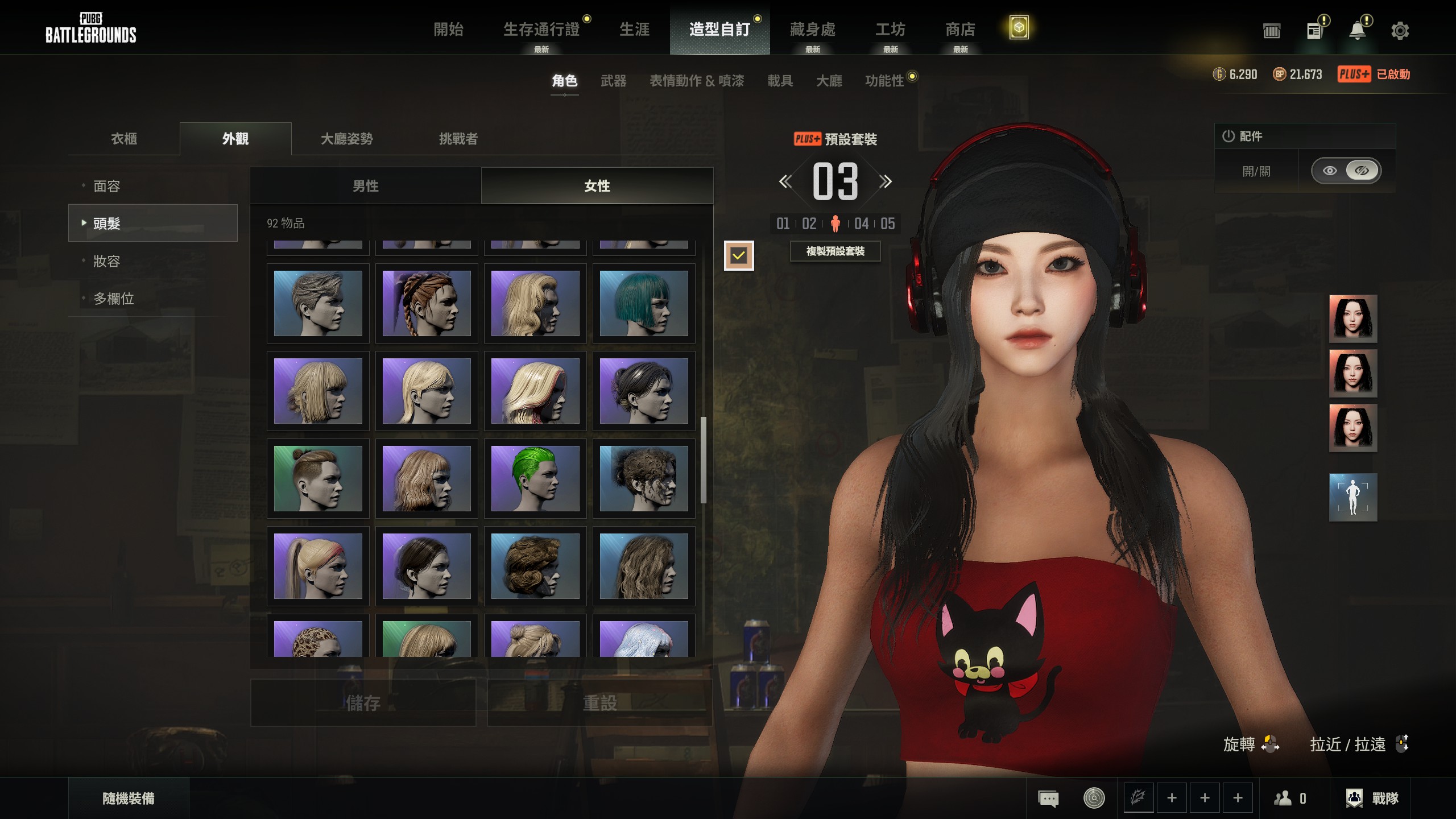Toggle accessory visibility eye switch
Screen dimensions: 1456x819
click(1346, 171)
